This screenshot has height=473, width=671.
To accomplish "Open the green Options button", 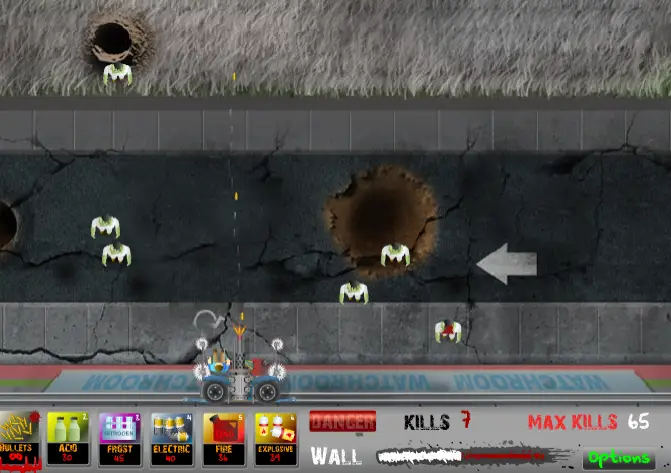I will point(621,458).
